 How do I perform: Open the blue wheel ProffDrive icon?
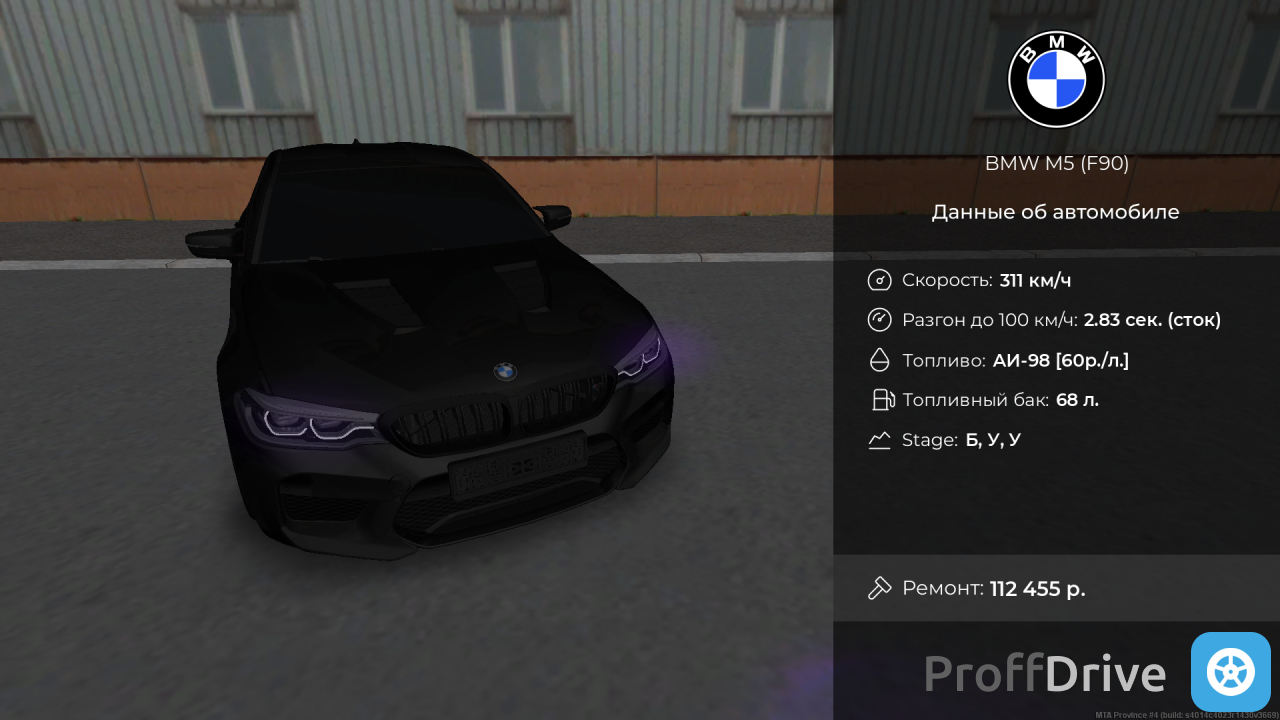[x=1230, y=672]
